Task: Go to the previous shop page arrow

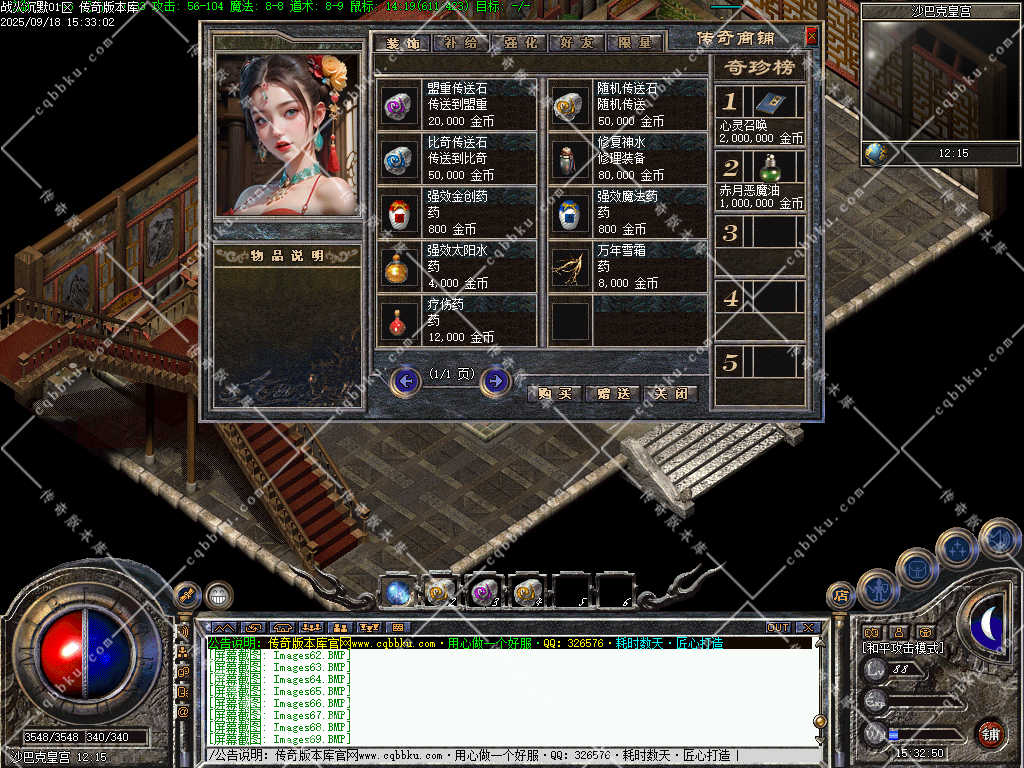Action: (x=405, y=381)
